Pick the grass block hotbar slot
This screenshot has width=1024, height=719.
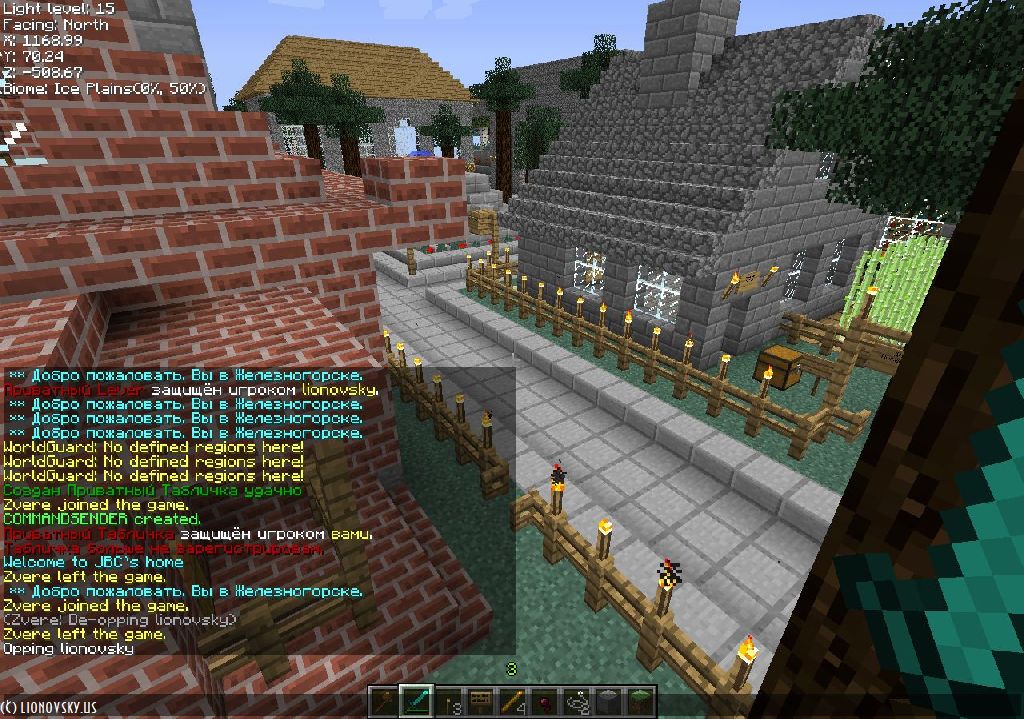pos(640,702)
